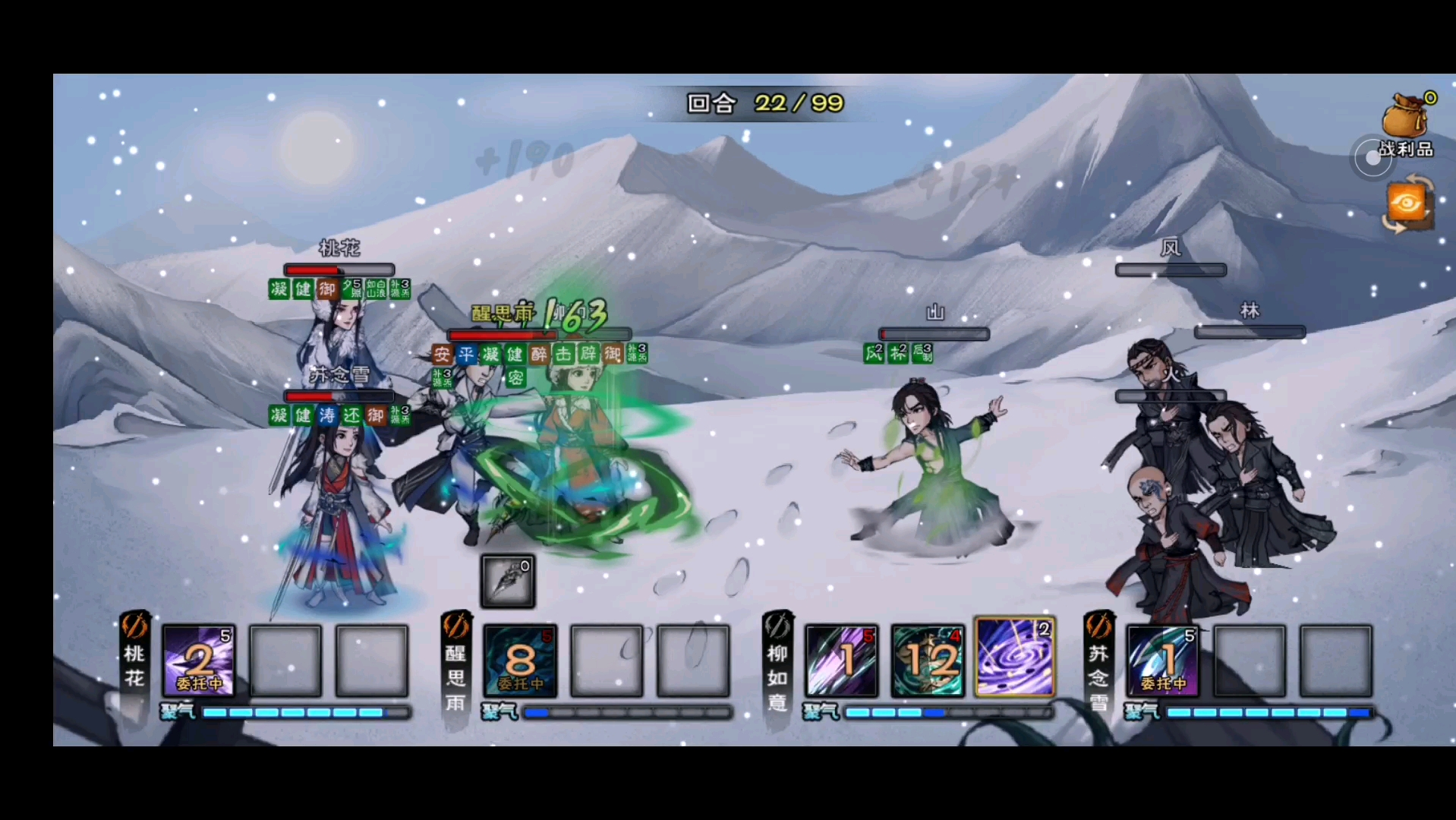Click the dagger item slot above the skill bar

(508, 582)
